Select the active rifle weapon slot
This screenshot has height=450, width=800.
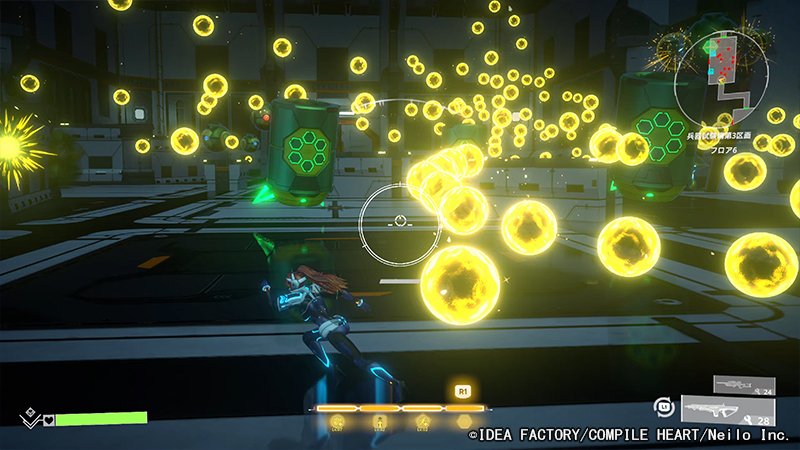736,408
